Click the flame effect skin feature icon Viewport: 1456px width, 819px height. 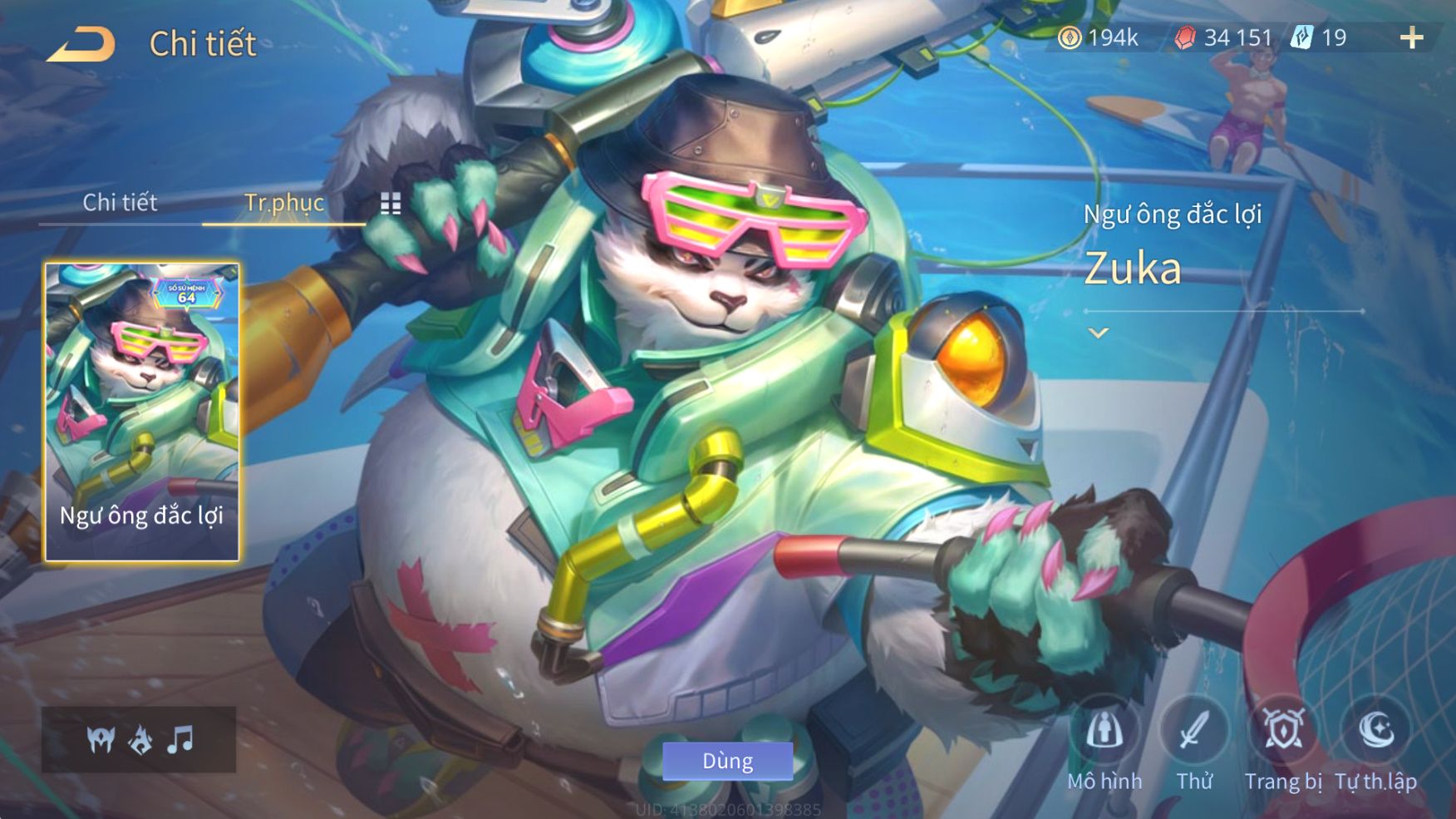click(x=140, y=739)
